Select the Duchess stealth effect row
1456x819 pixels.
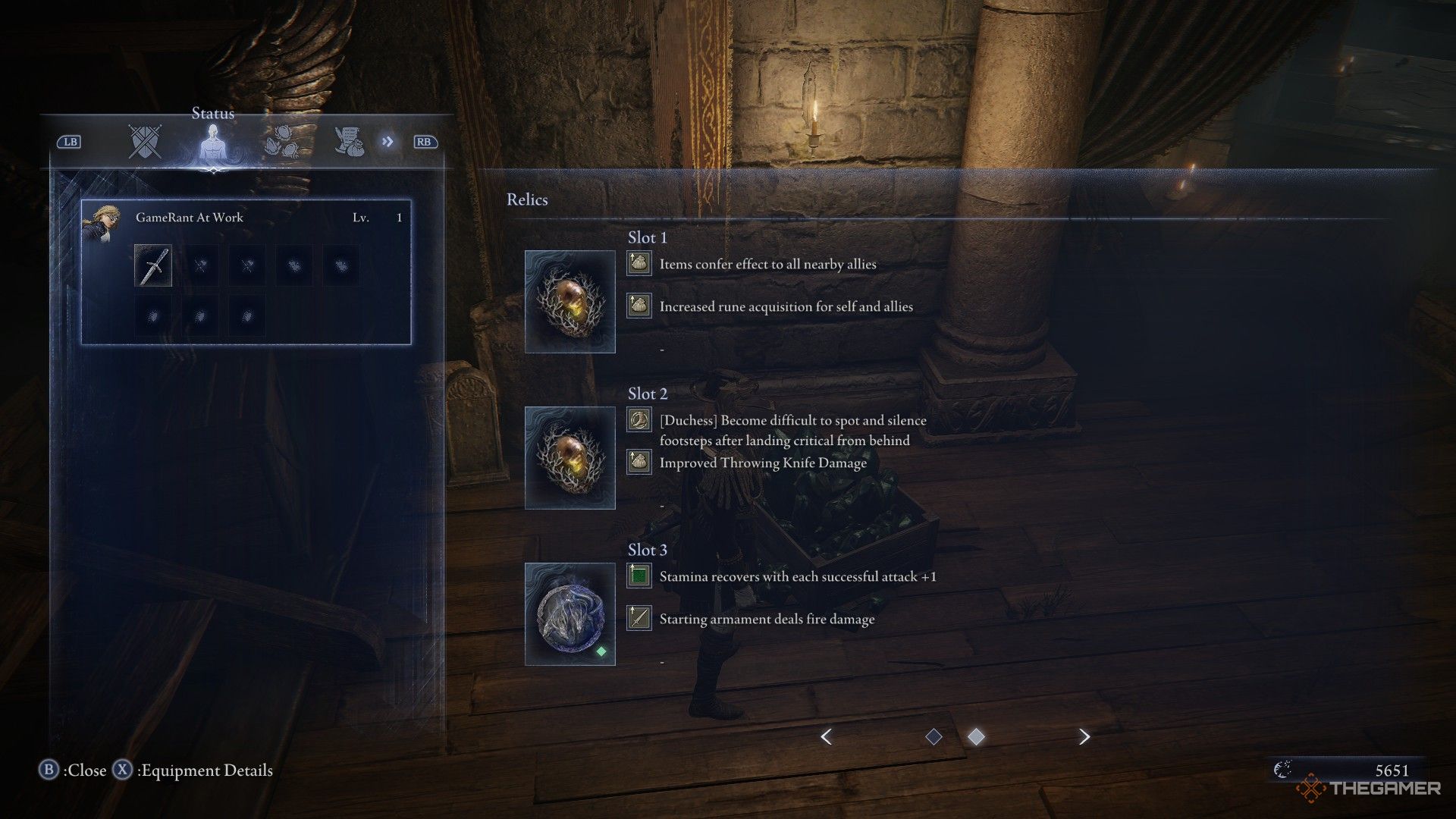click(x=792, y=430)
